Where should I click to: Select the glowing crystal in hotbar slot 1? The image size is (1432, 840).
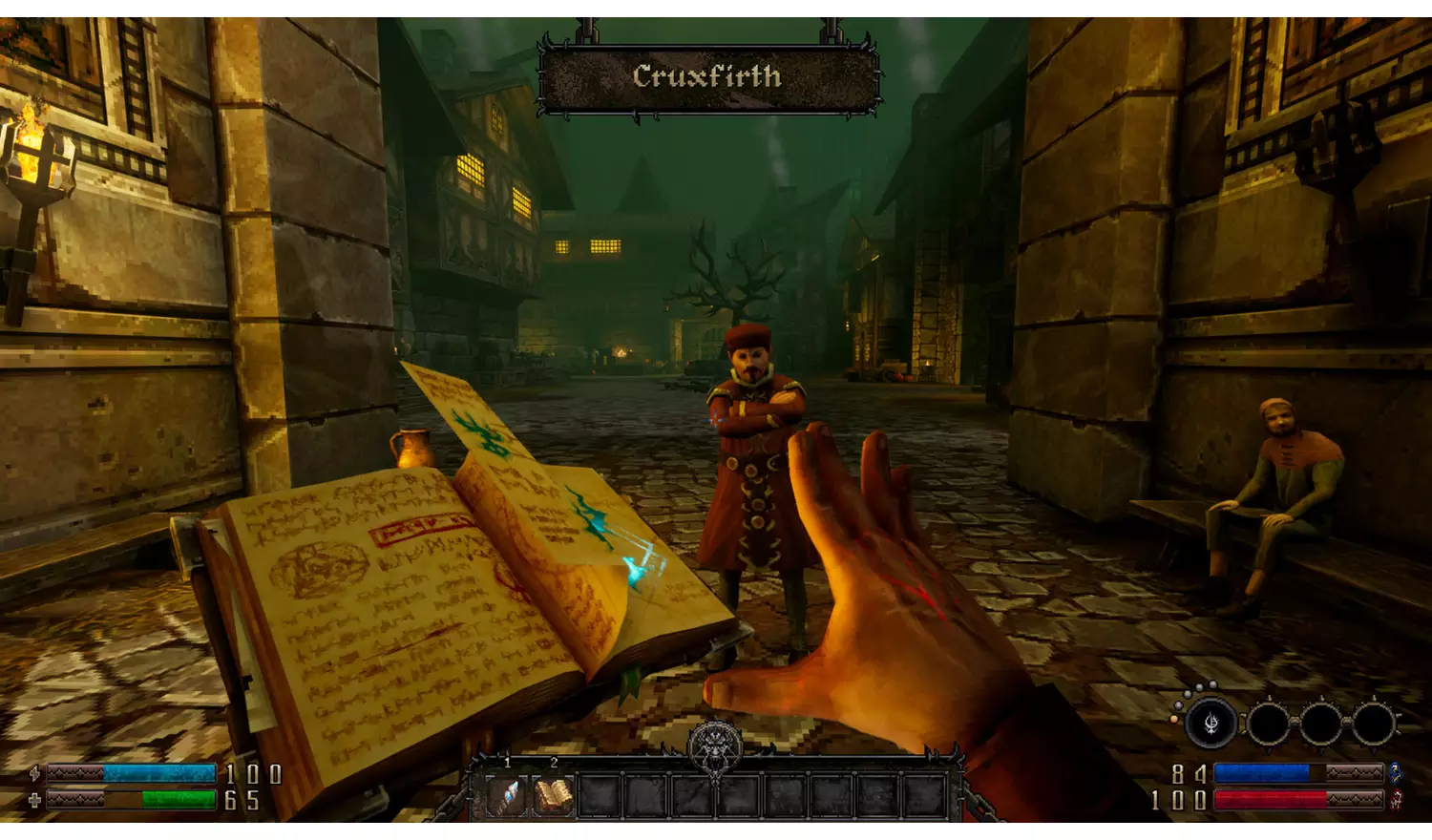tap(507, 794)
